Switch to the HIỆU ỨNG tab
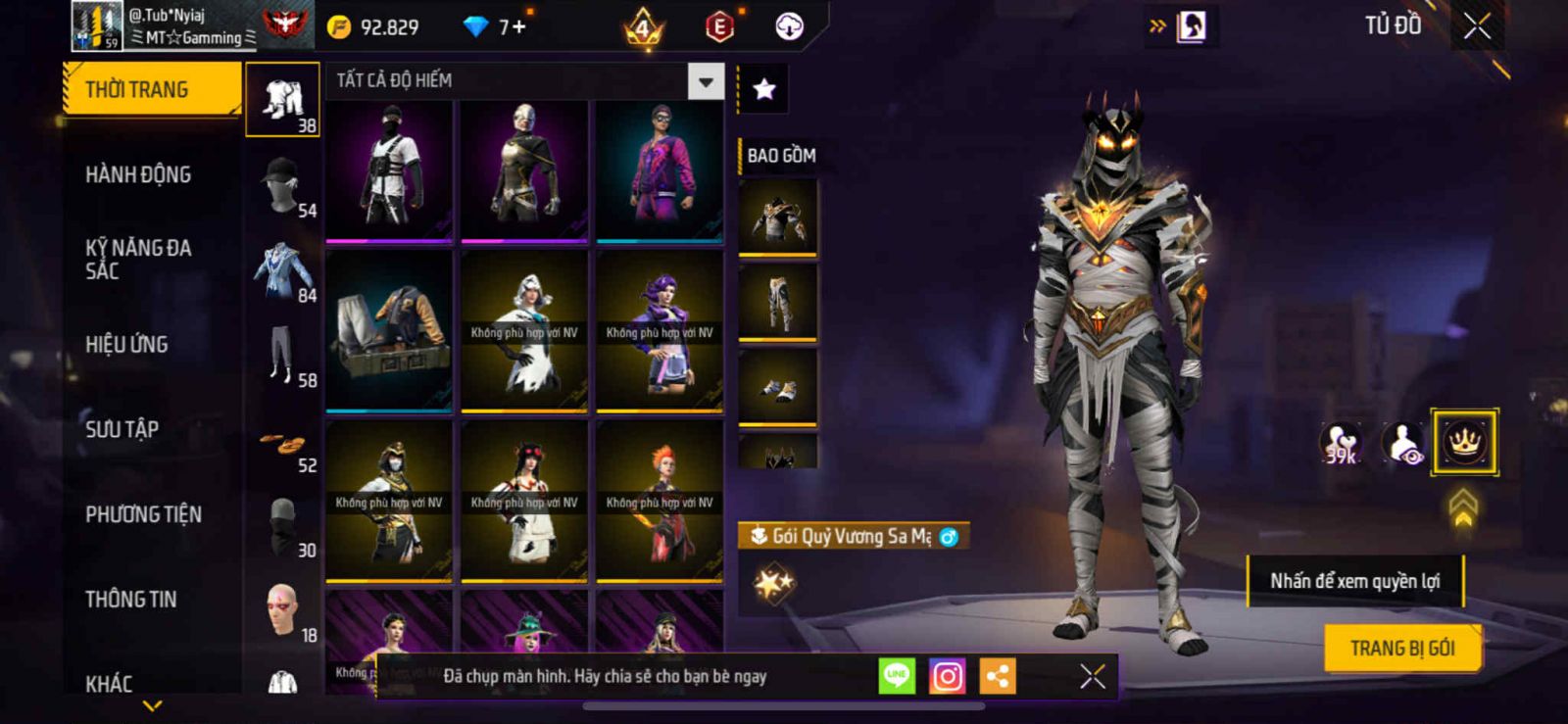The image size is (1568, 724). [x=126, y=344]
